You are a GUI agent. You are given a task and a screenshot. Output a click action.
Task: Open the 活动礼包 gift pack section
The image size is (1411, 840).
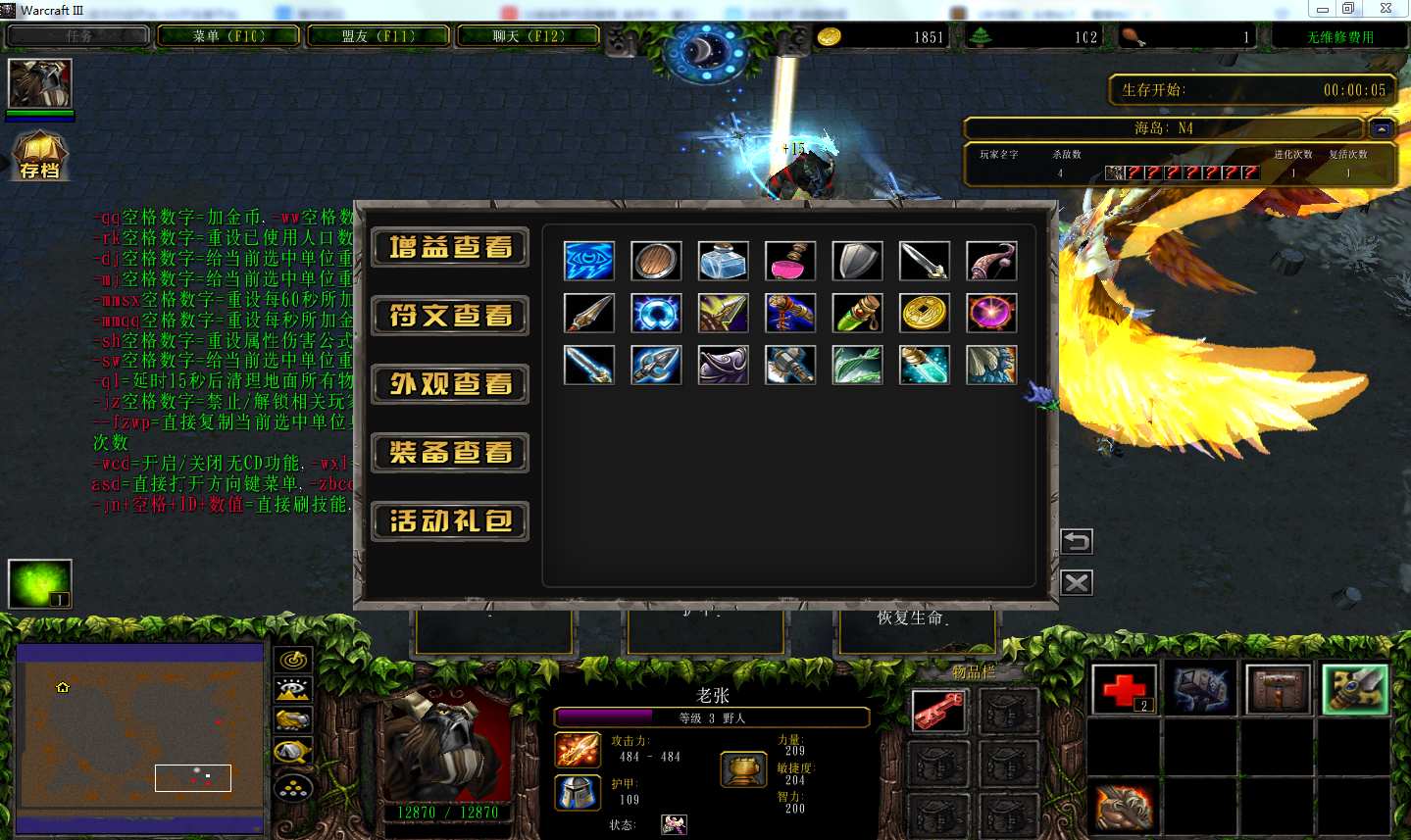pos(450,521)
